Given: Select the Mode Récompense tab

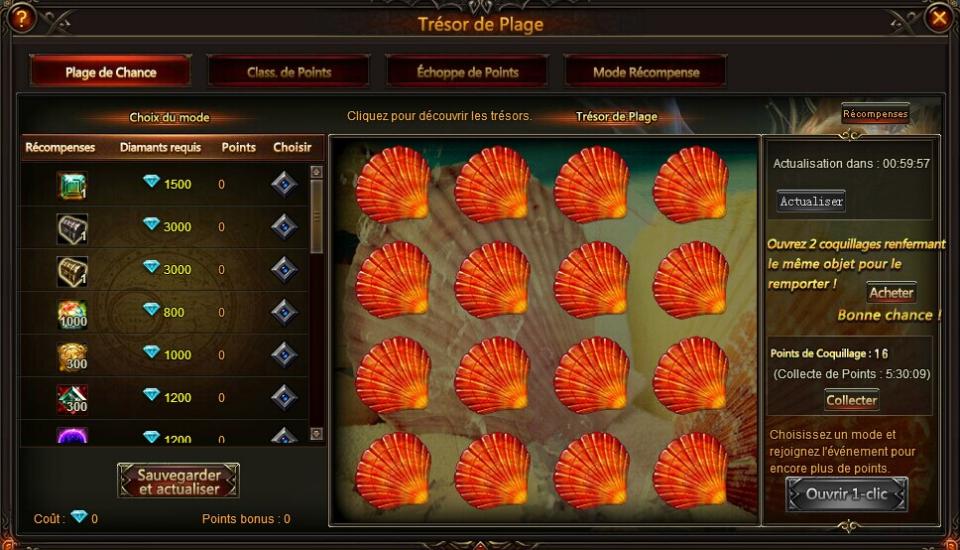Looking at the screenshot, I should [x=646, y=72].
